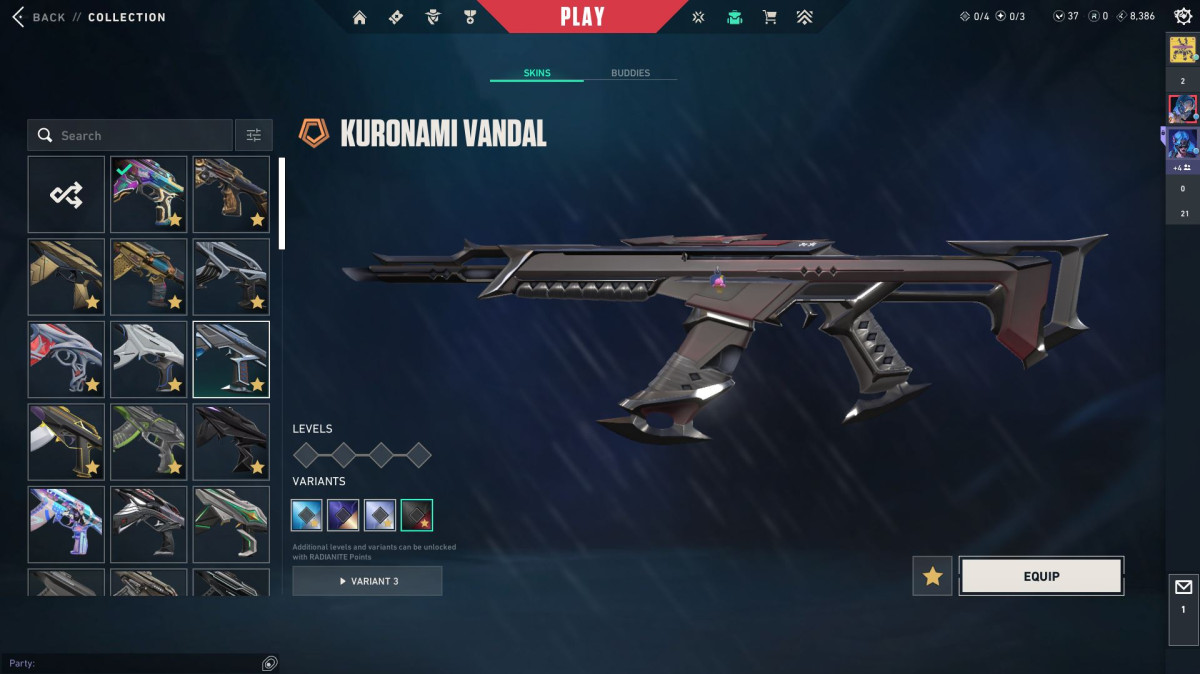Open the store cart icon
1200x674 pixels.
click(x=769, y=17)
